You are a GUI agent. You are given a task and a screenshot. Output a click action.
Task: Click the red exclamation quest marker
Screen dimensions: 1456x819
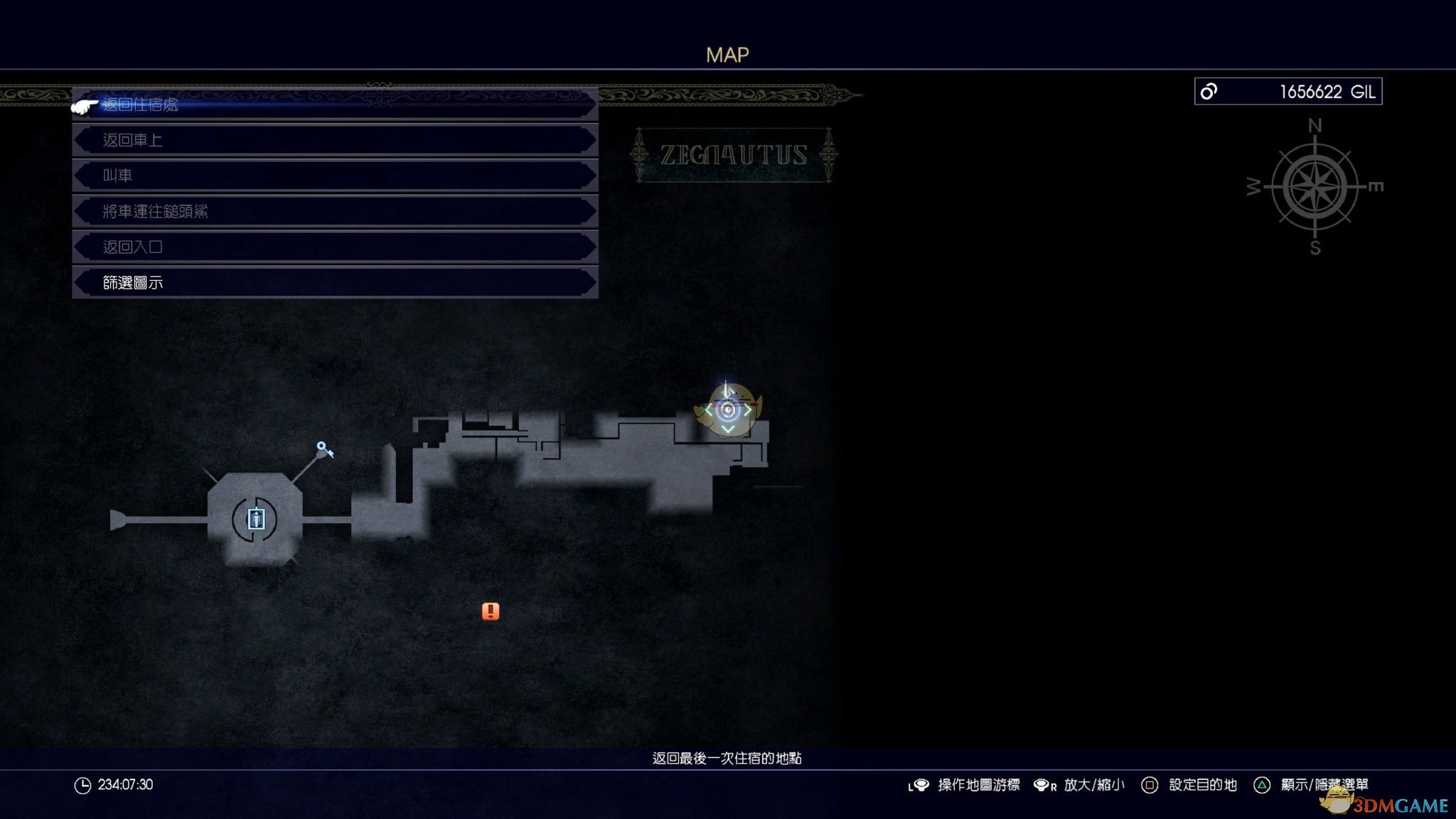pos(491,611)
